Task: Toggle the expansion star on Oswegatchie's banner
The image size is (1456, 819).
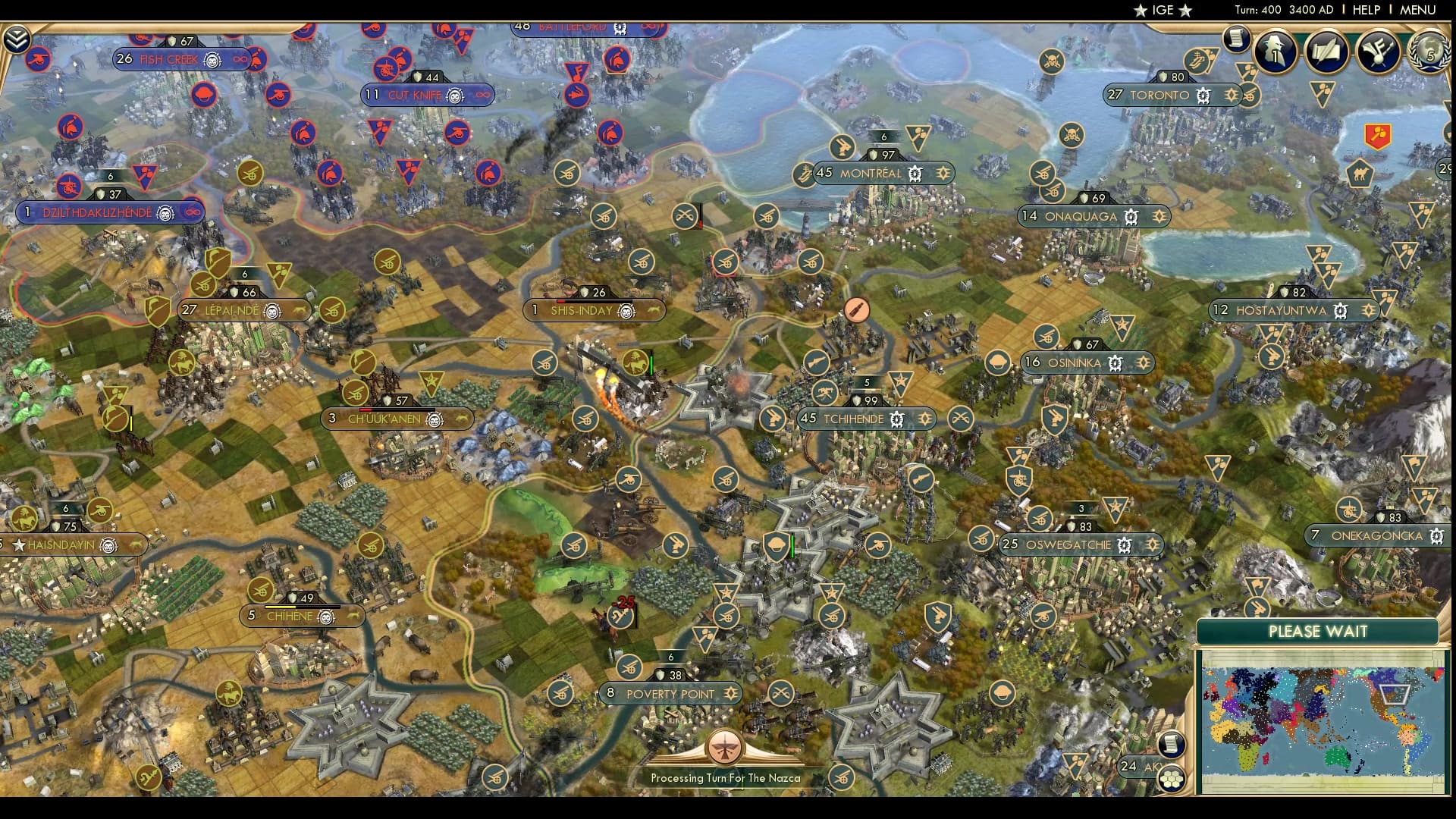Action: (1155, 544)
